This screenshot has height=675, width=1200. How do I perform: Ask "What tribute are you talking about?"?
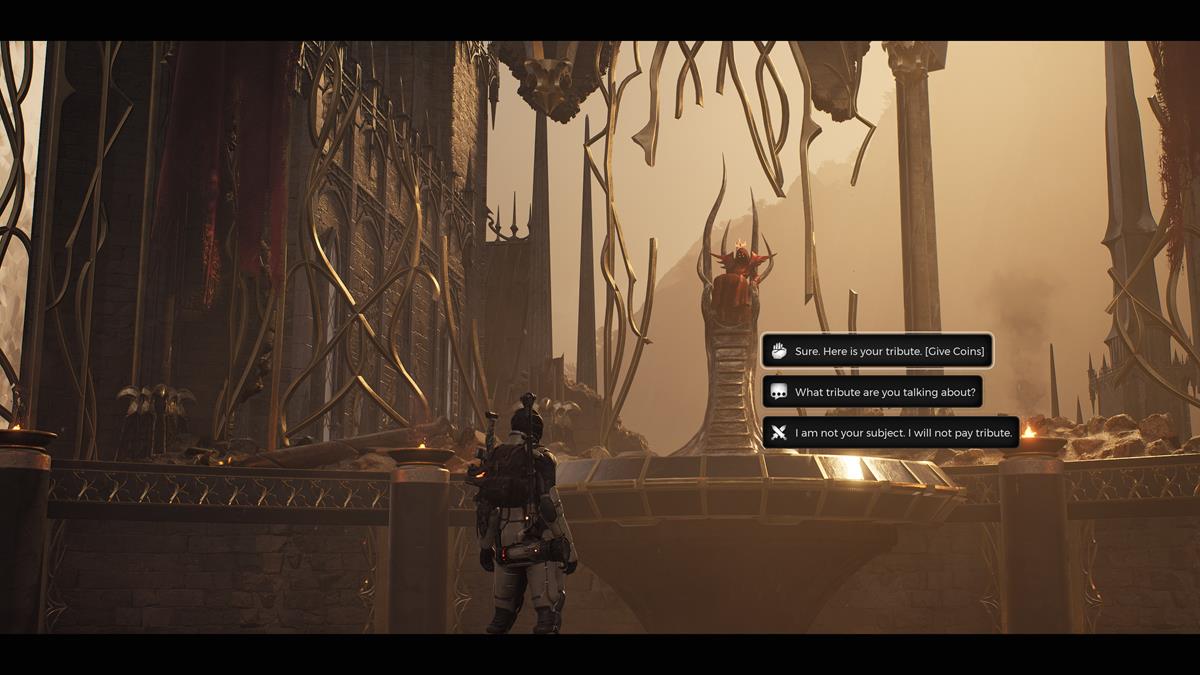coord(873,392)
